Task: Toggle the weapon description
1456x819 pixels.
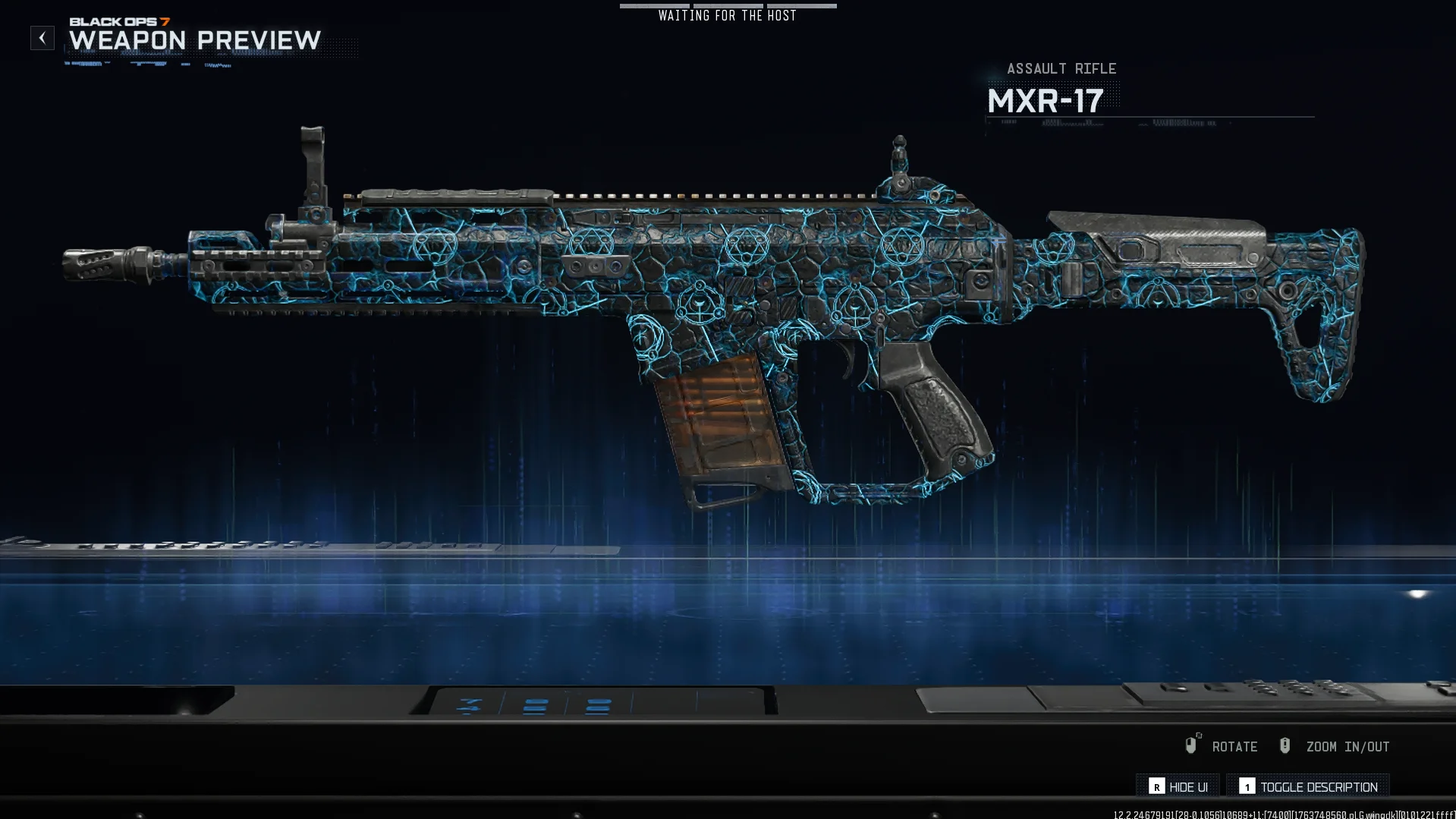Action: pos(1308,786)
